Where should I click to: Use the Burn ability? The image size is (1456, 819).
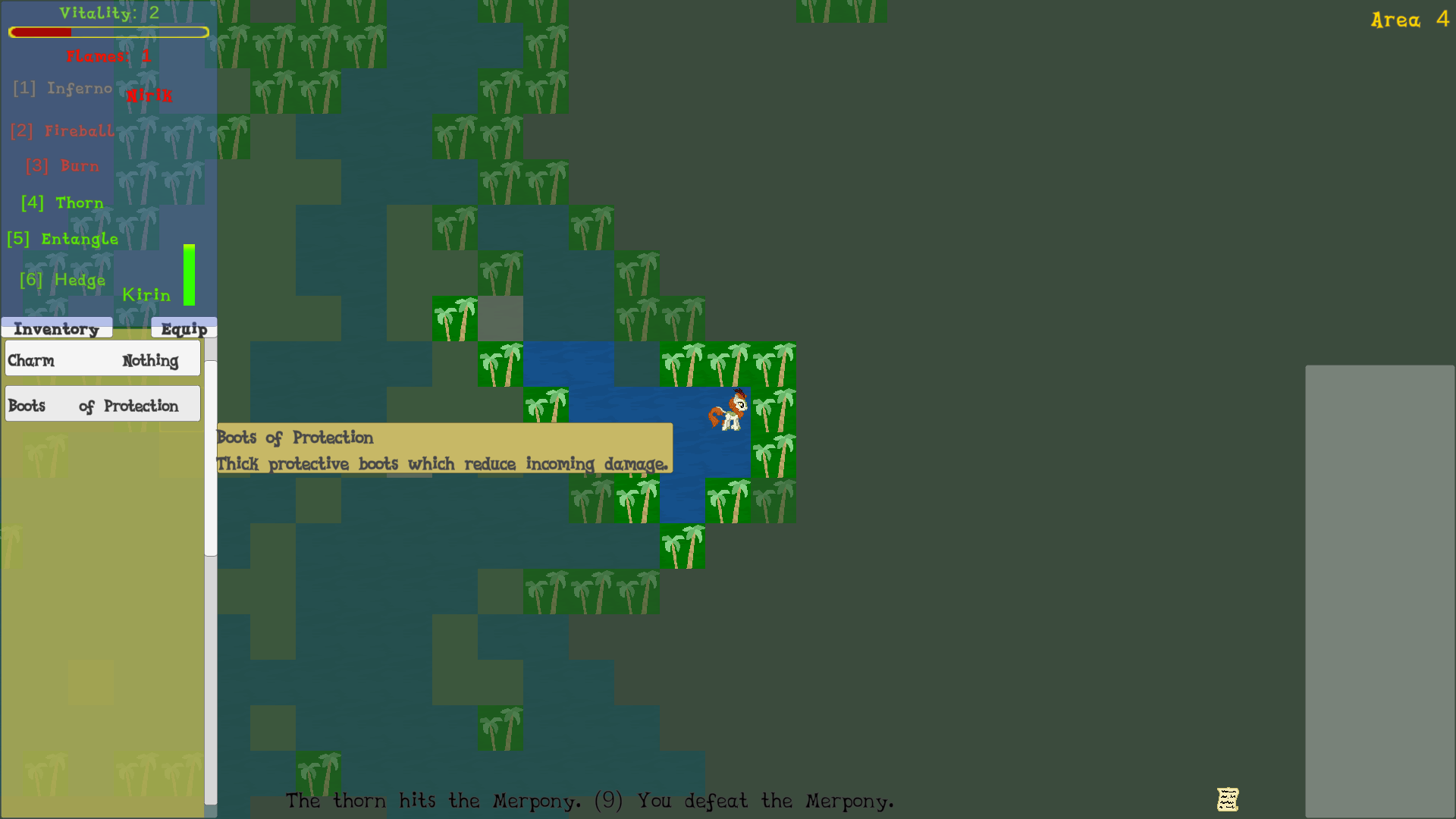coord(63,166)
